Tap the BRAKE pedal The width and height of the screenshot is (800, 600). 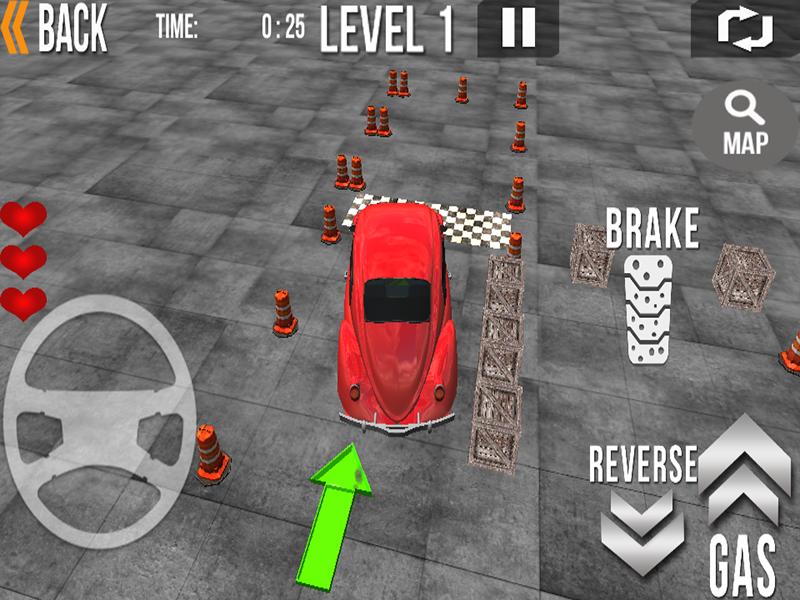pos(650,307)
